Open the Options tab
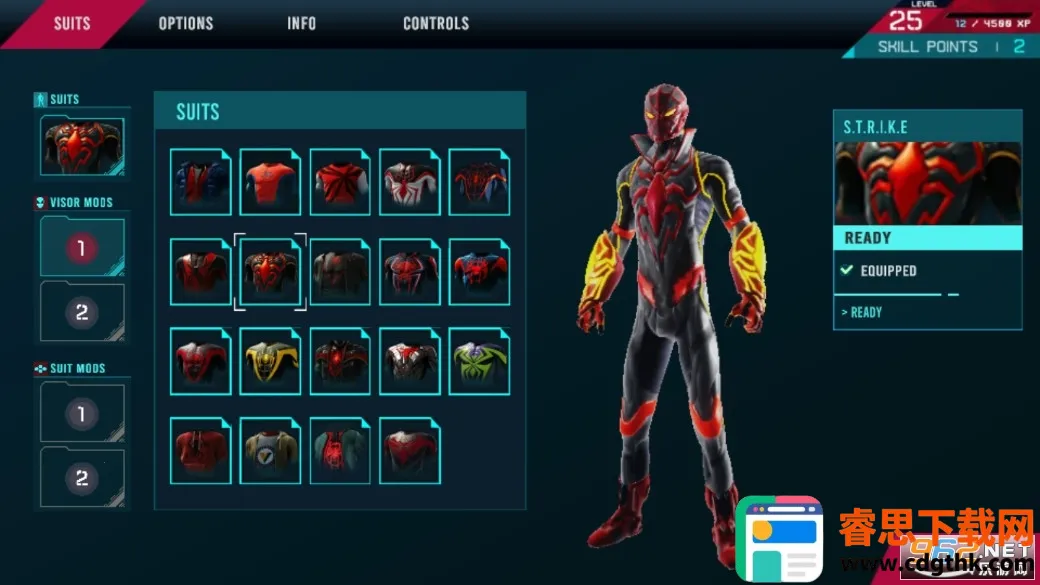 [186, 23]
